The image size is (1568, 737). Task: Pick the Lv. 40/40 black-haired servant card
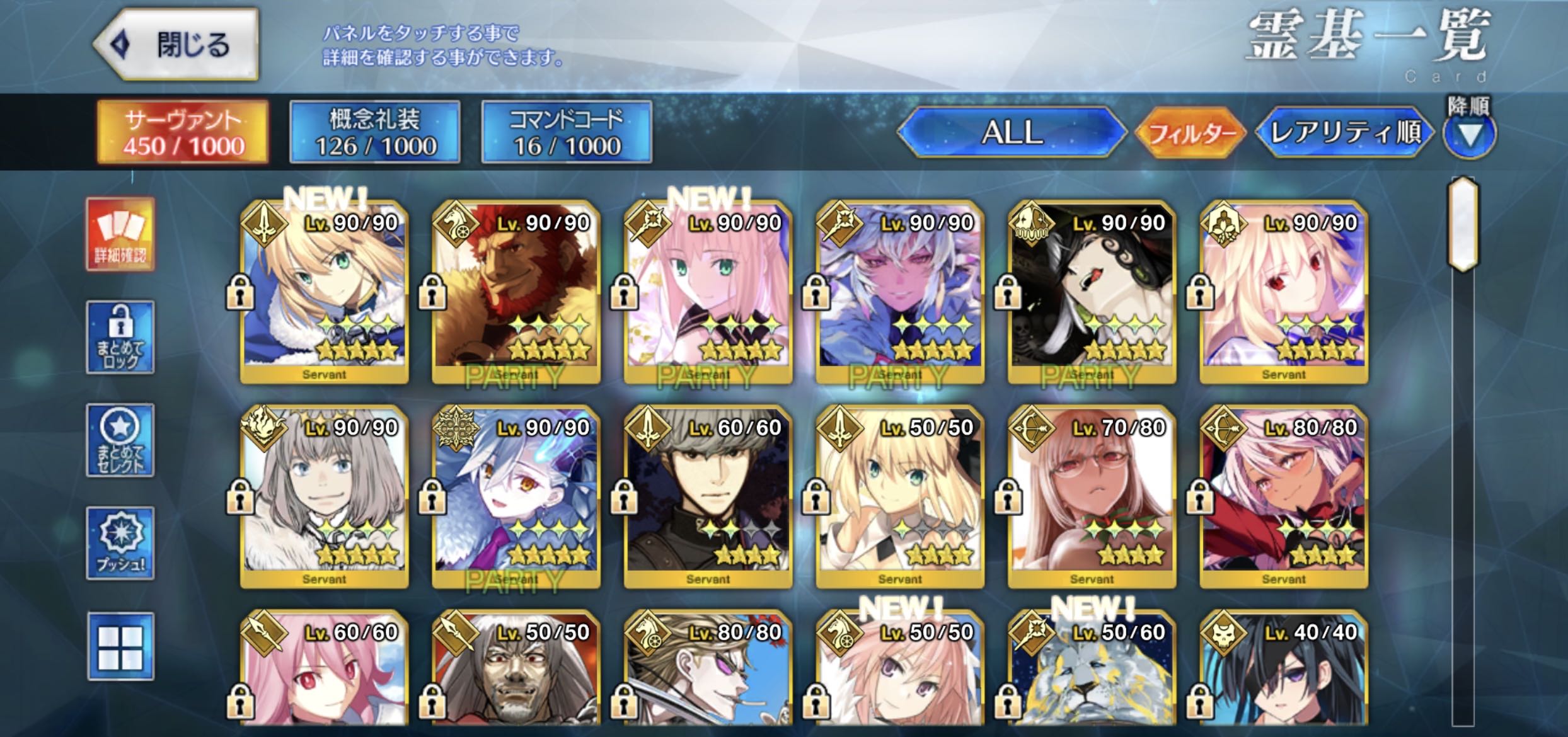click(1284, 671)
